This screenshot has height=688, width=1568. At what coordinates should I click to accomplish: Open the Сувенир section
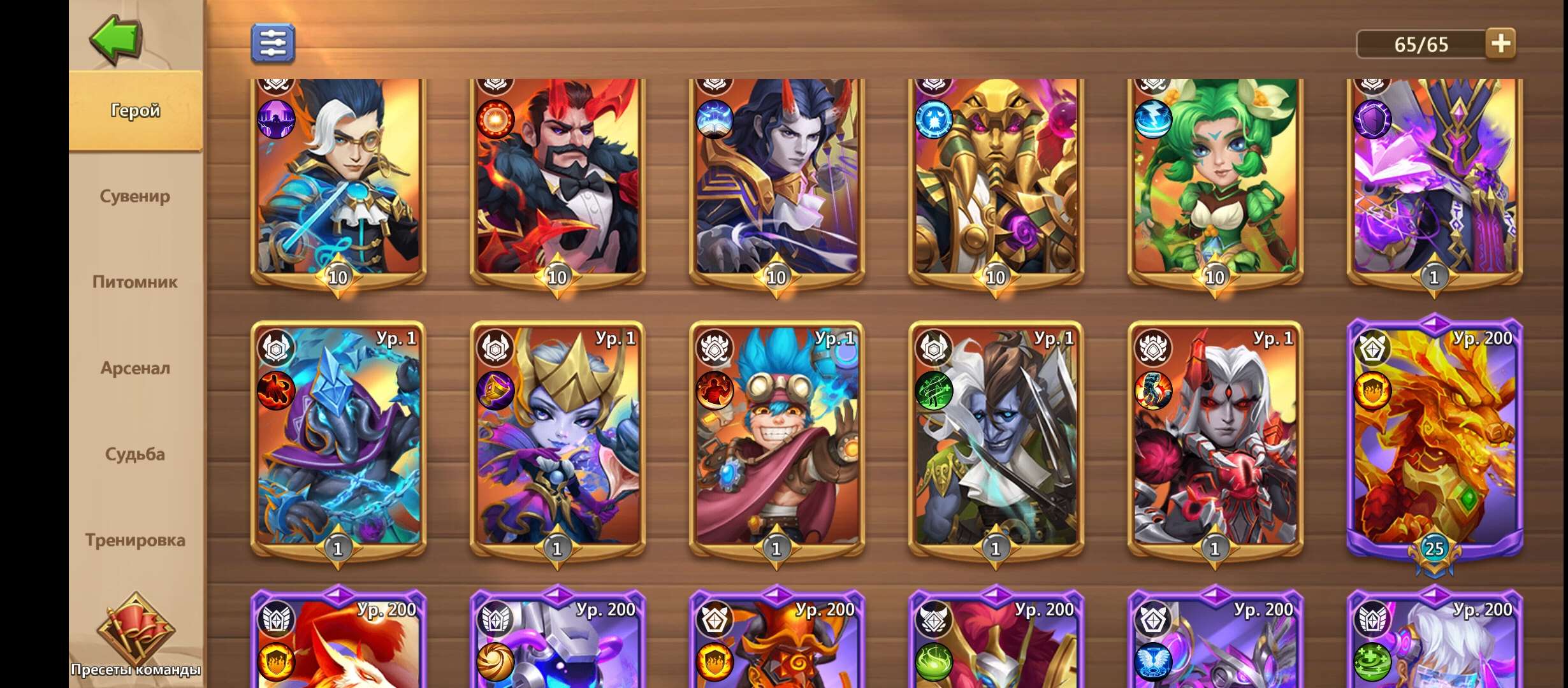[x=136, y=197]
